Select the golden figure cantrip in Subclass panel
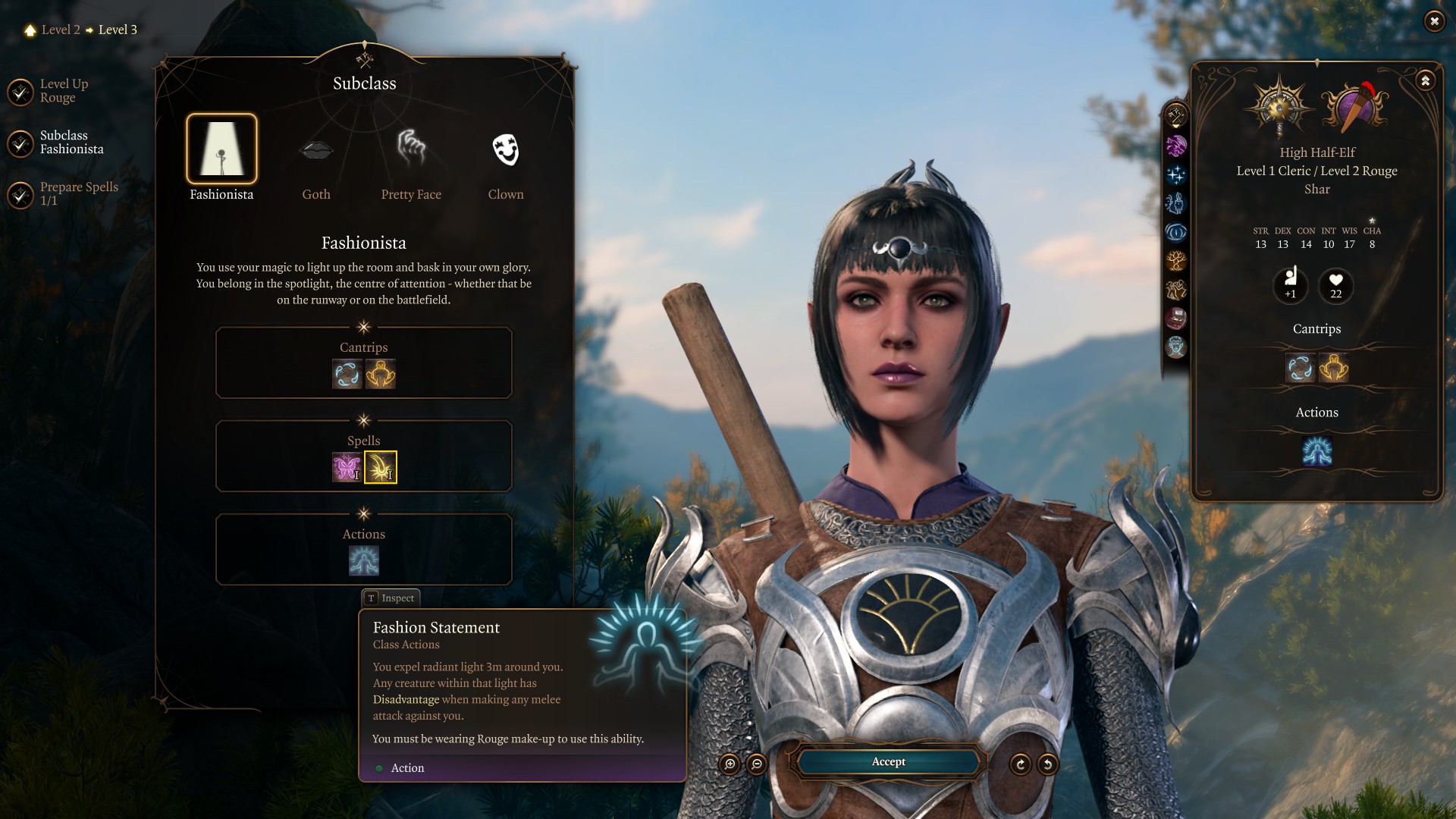Image resolution: width=1456 pixels, height=819 pixels. tap(381, 374)
